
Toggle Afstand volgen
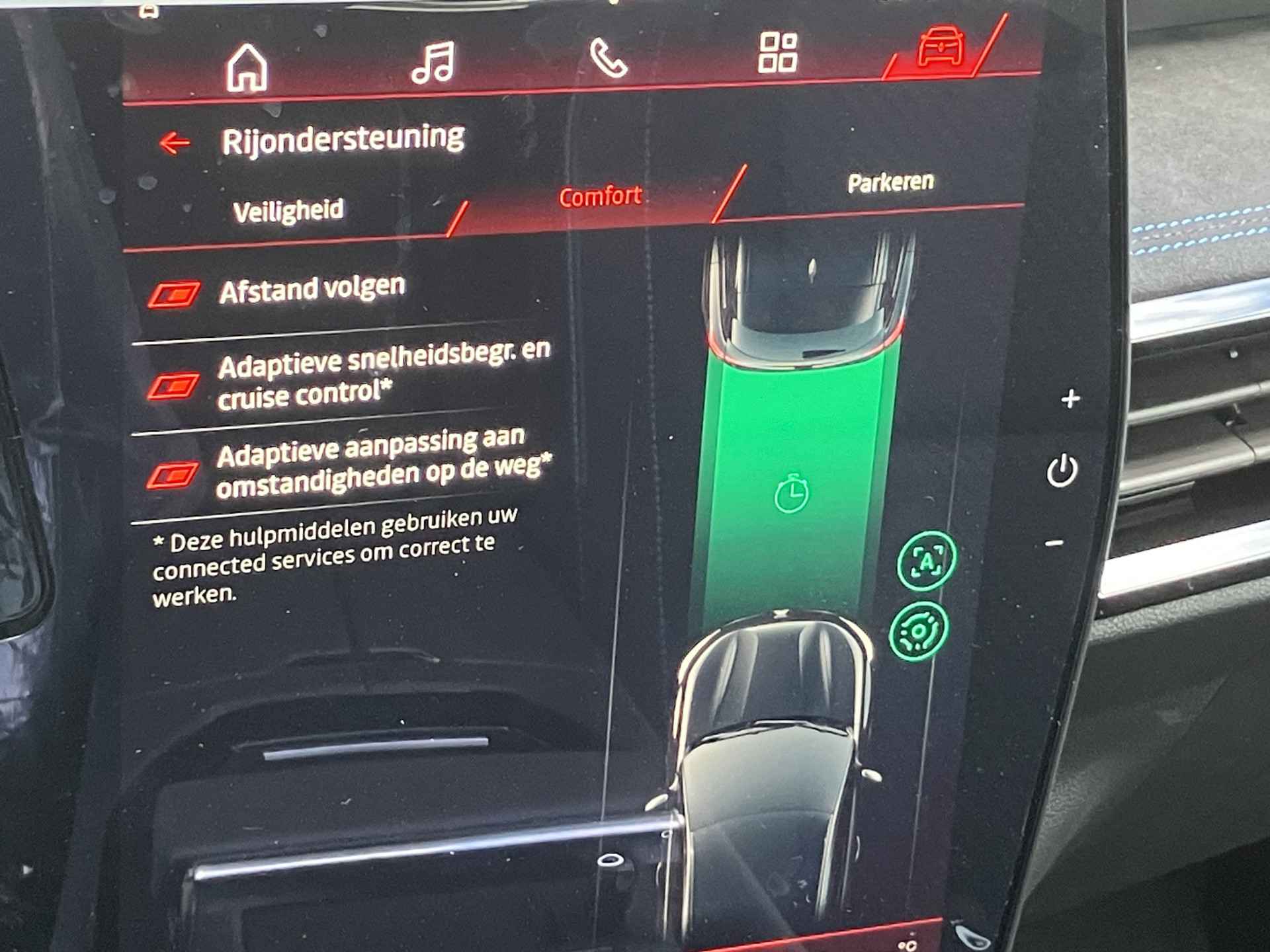pyautogui.click(x=173, y=295)
